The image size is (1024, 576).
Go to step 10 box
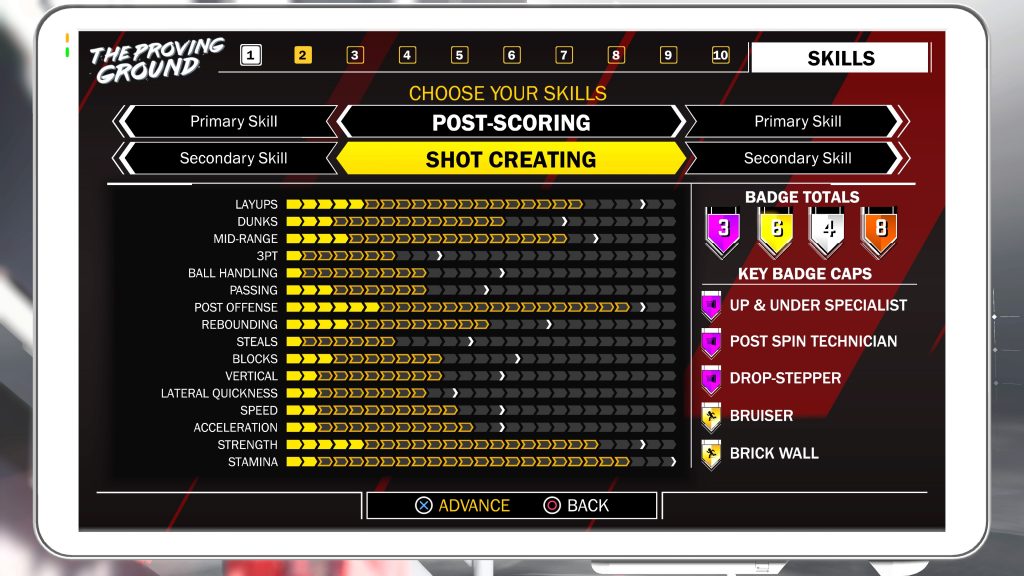click(x=720, y=55)
